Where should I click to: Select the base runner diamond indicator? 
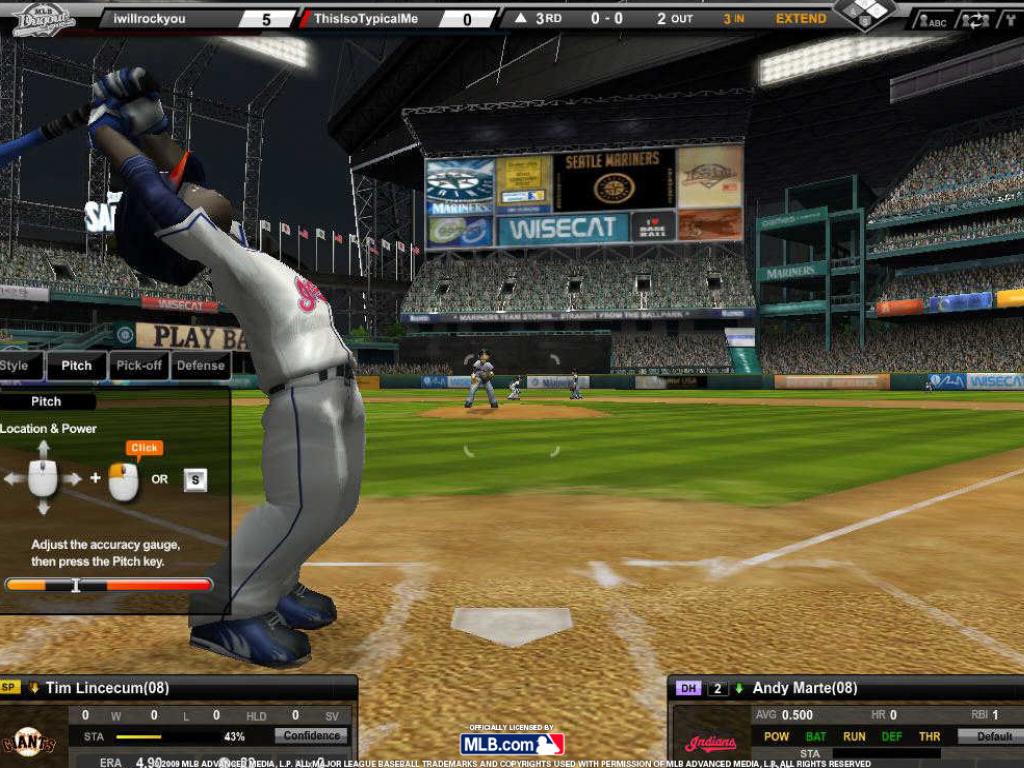864,12
